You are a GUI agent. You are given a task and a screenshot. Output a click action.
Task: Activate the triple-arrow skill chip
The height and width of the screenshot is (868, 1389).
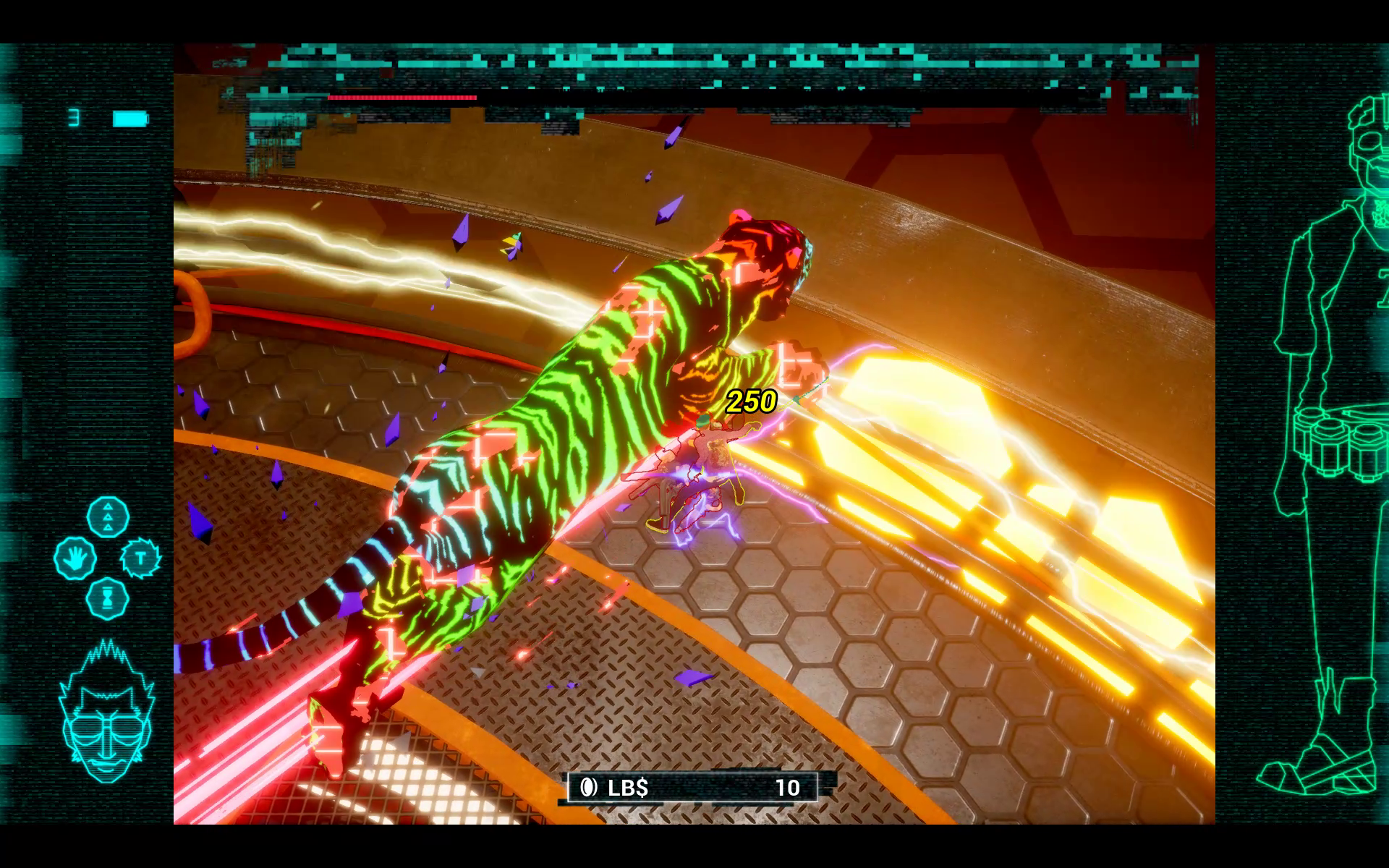coord(108,517)
